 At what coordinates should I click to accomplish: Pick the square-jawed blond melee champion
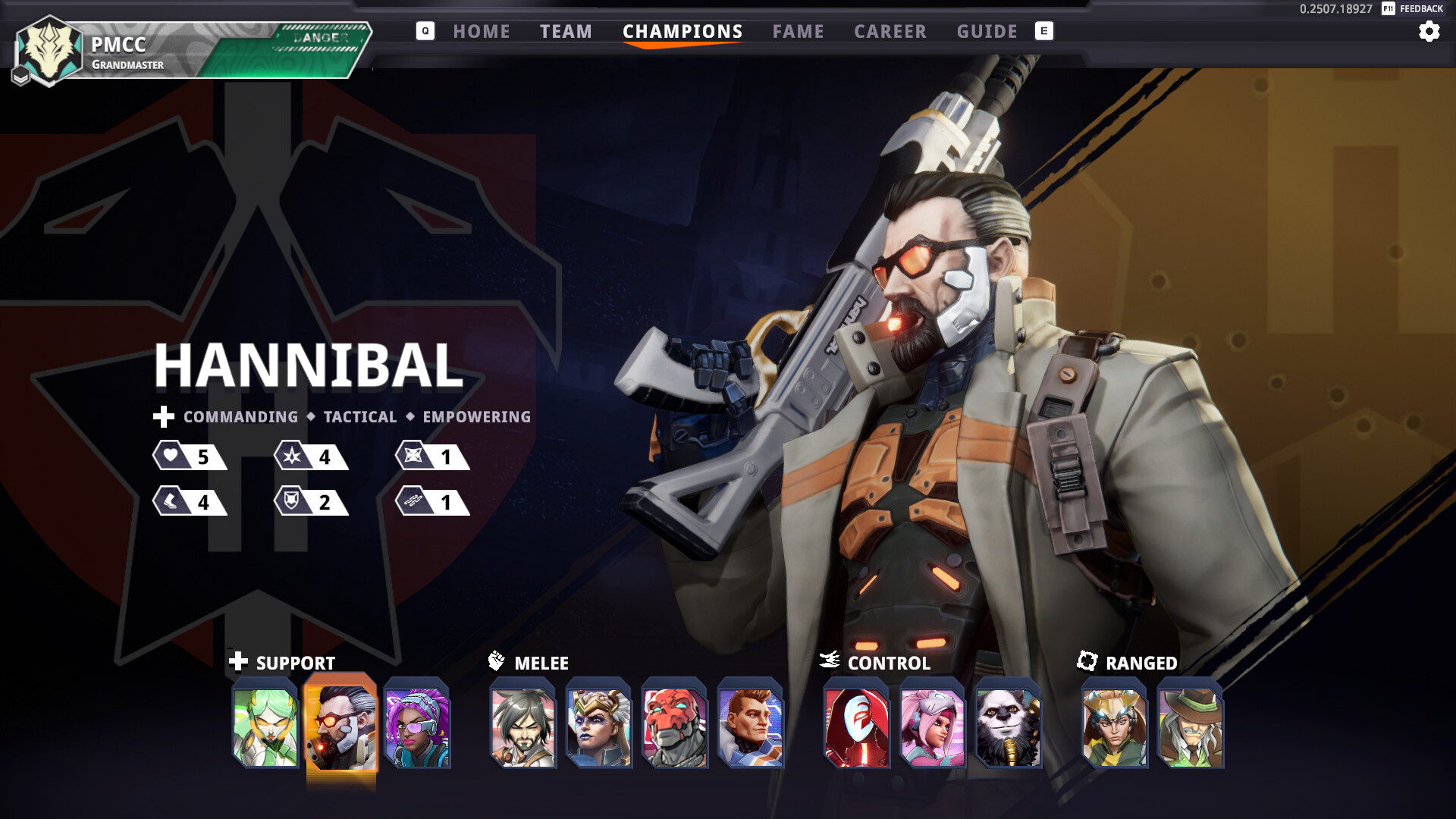point(751,724)
